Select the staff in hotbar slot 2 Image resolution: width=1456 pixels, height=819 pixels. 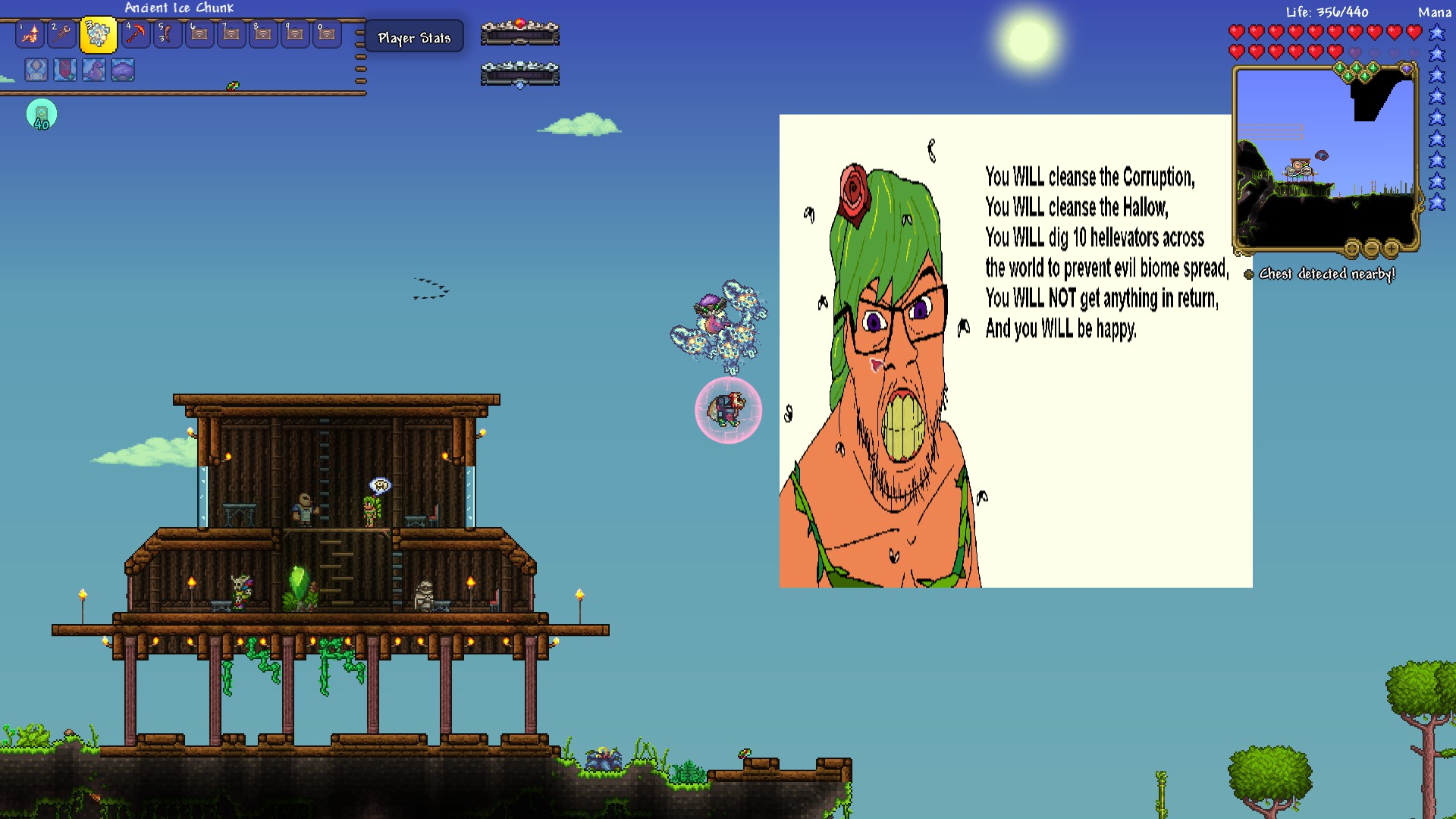tap(62, 34)
